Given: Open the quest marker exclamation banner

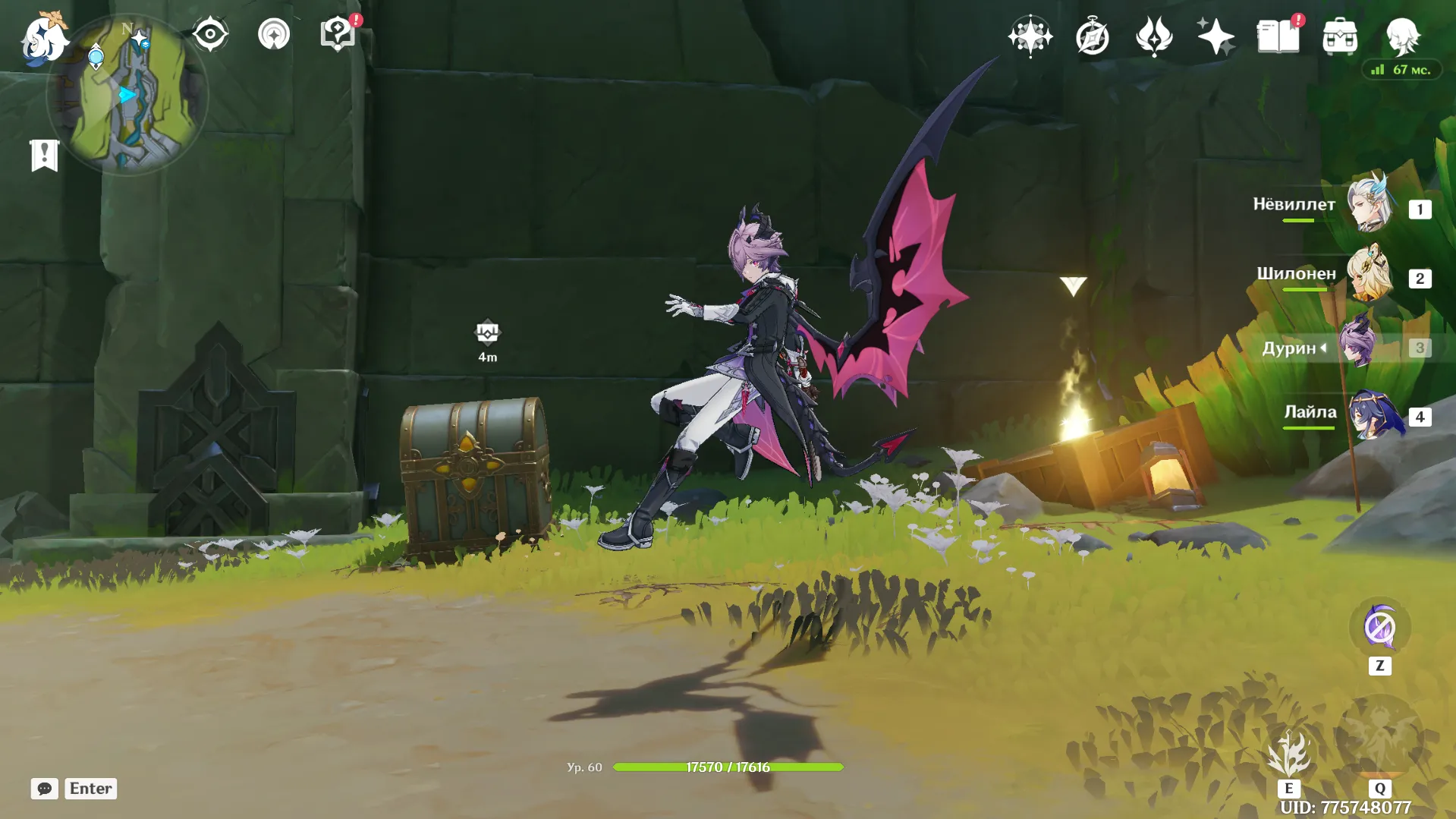Looking at the screenshot, I should pos(45,156).
